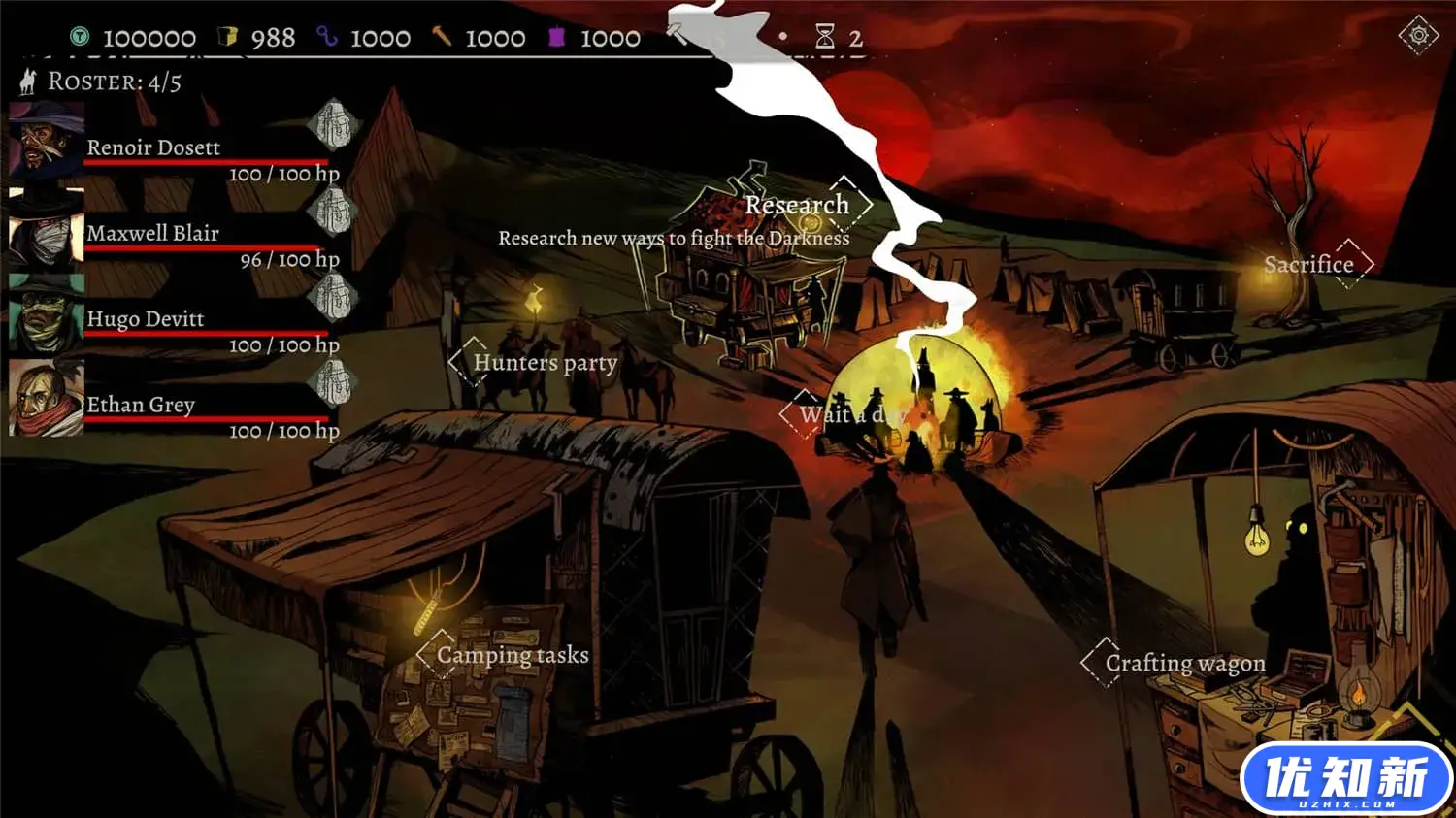
Task: Select the Sacrifice option
Action: pos(1308,264)
